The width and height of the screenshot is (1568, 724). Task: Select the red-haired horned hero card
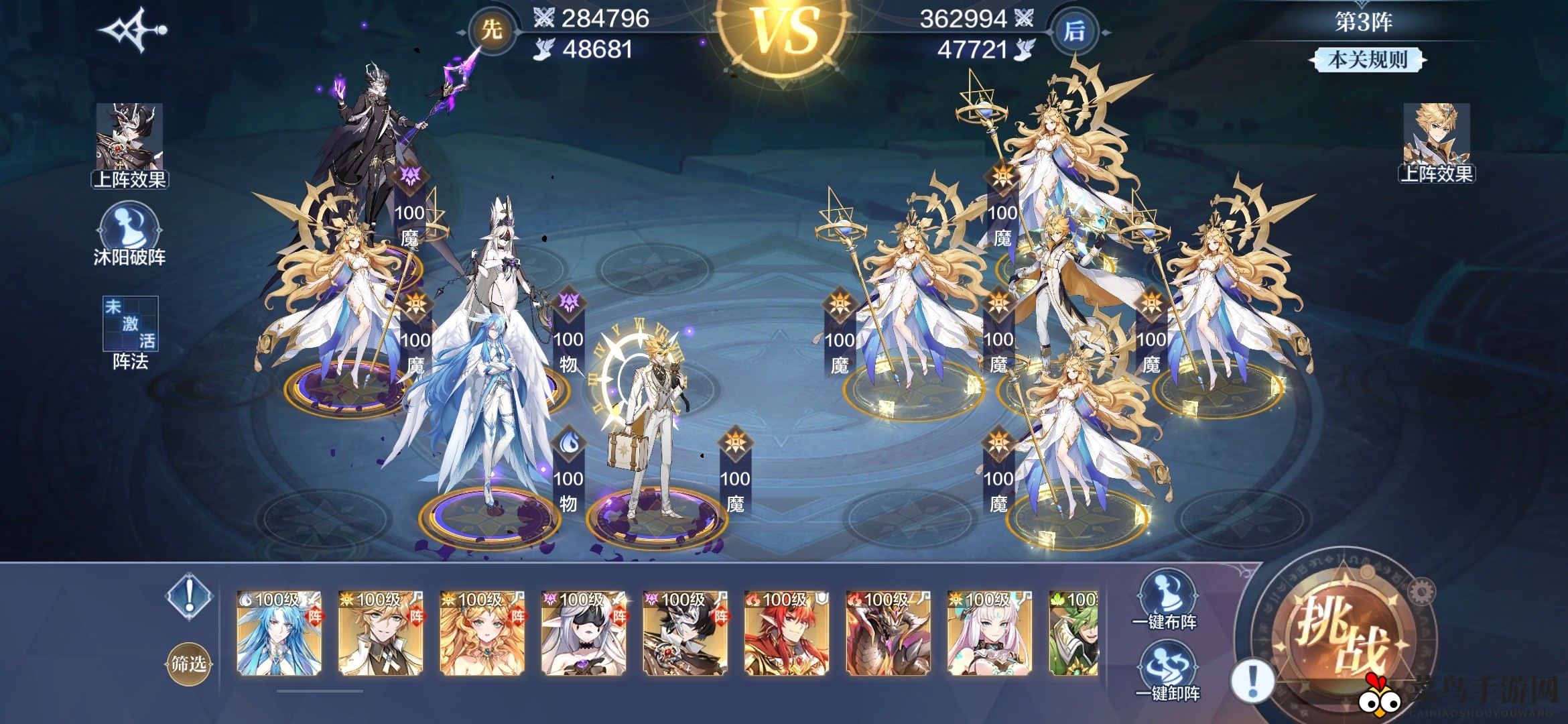click(786, 632)
